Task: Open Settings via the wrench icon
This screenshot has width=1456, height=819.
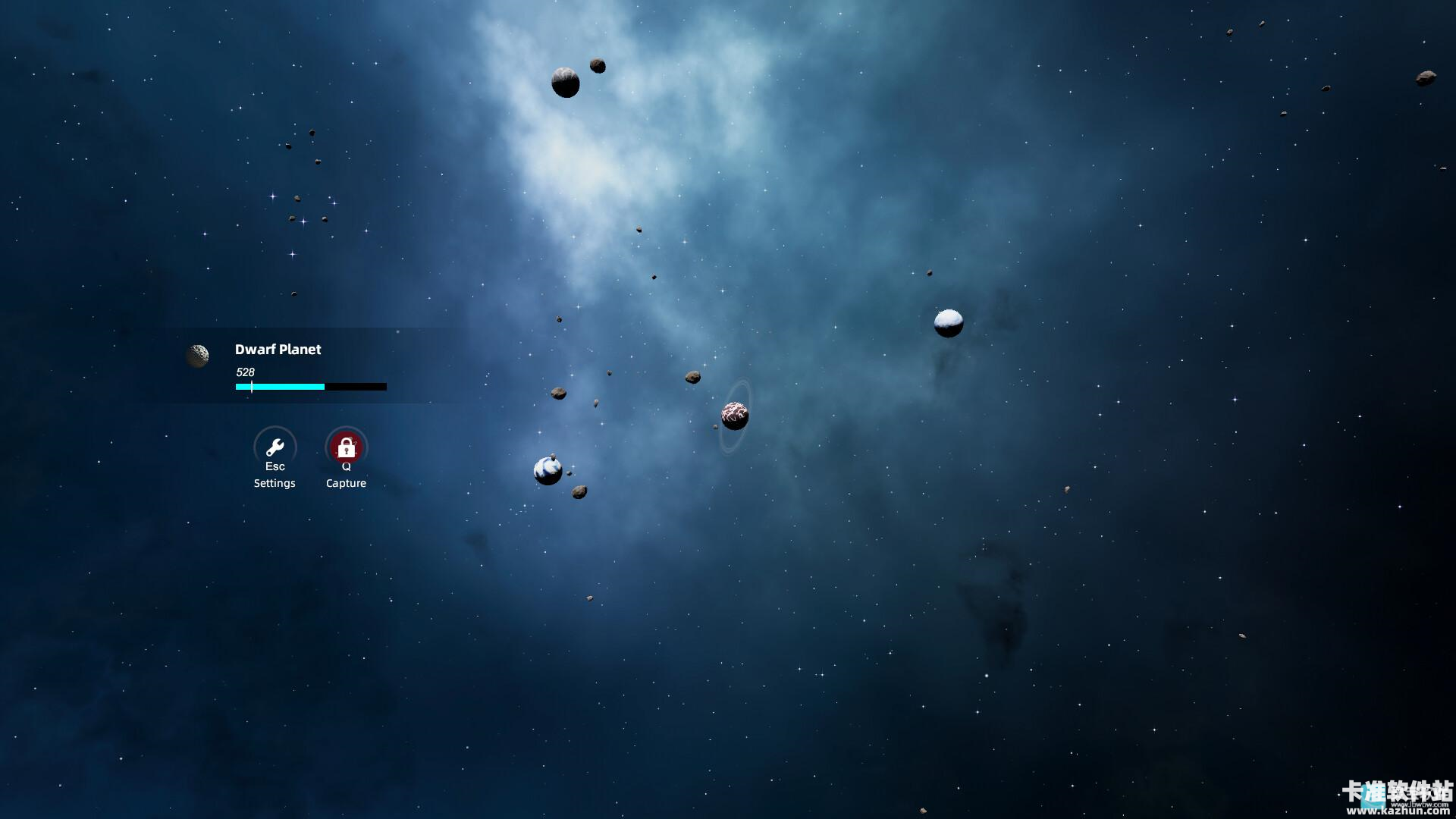Action: 275,447
